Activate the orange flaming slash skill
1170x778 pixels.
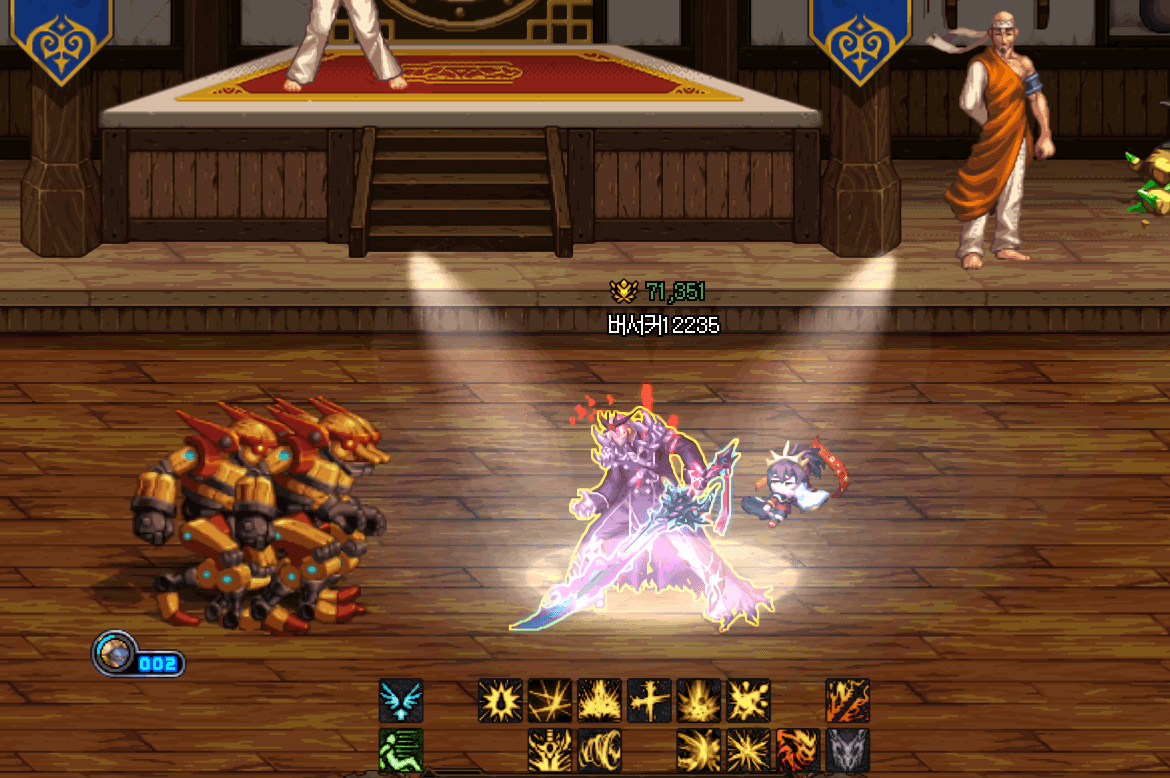(847, 701)
